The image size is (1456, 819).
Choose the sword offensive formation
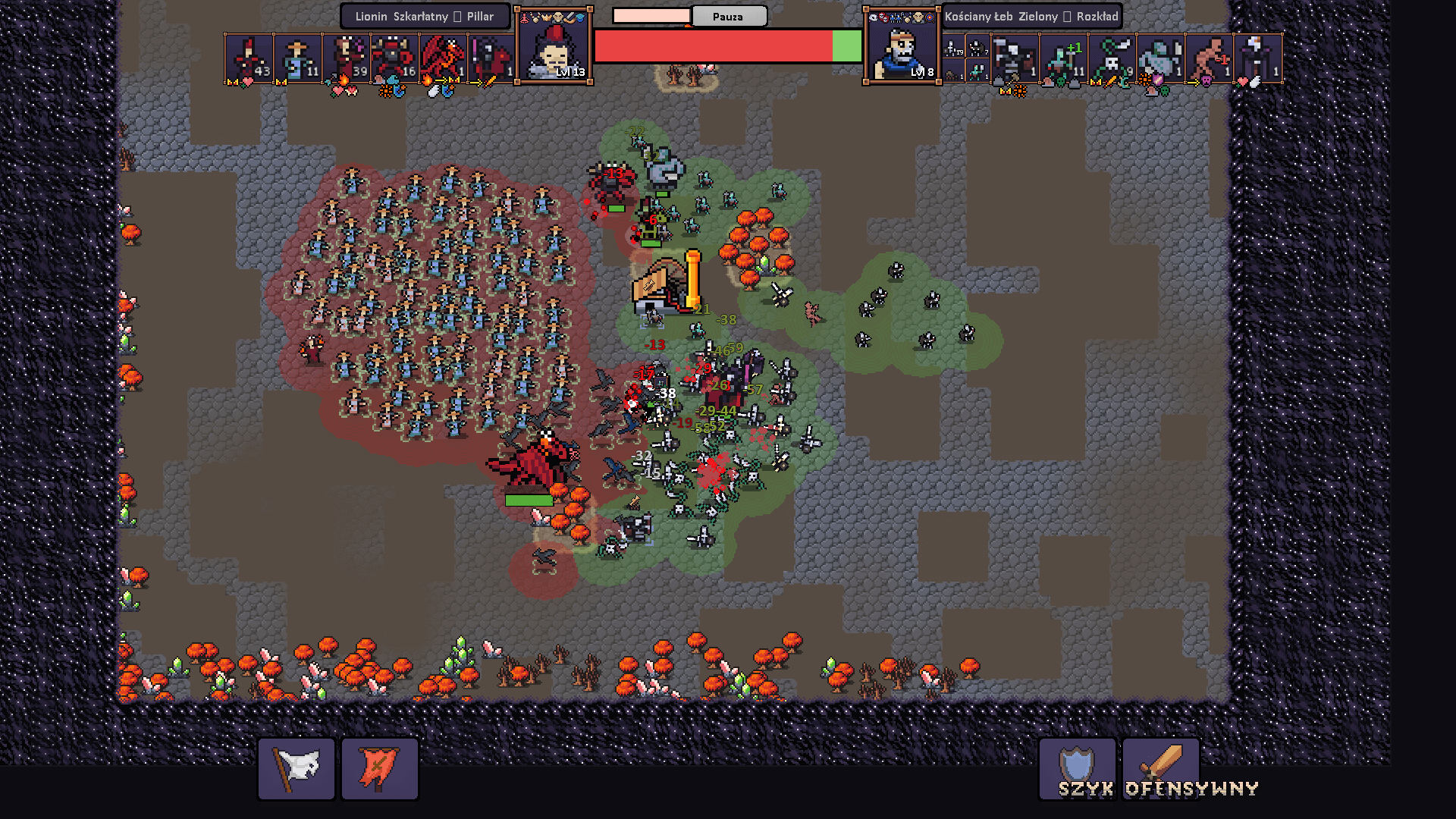pyautogui.click(x=1160, y=769)
